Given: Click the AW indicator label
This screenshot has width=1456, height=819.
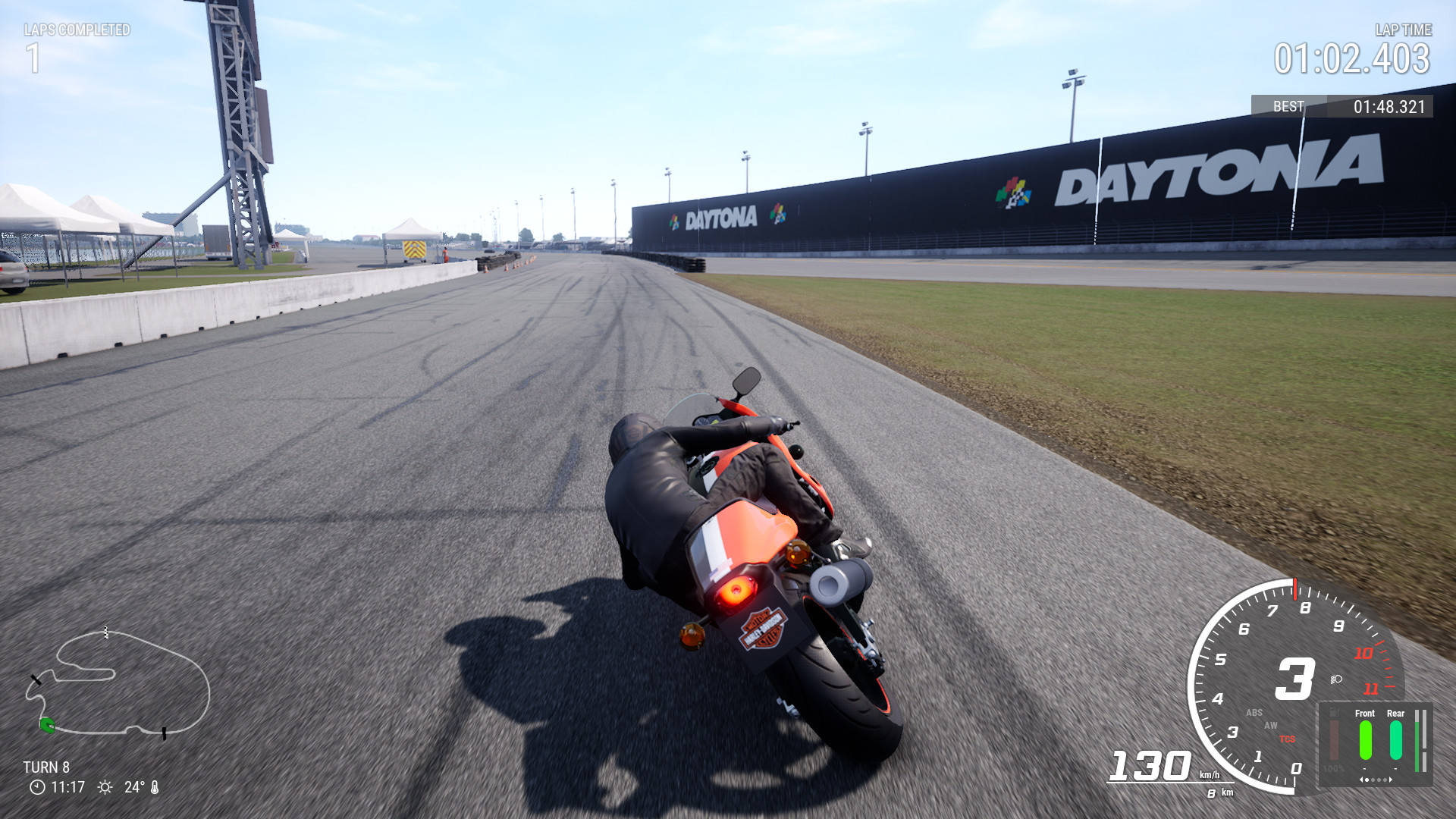Looking at the screenshot, I should point(1271,726).
